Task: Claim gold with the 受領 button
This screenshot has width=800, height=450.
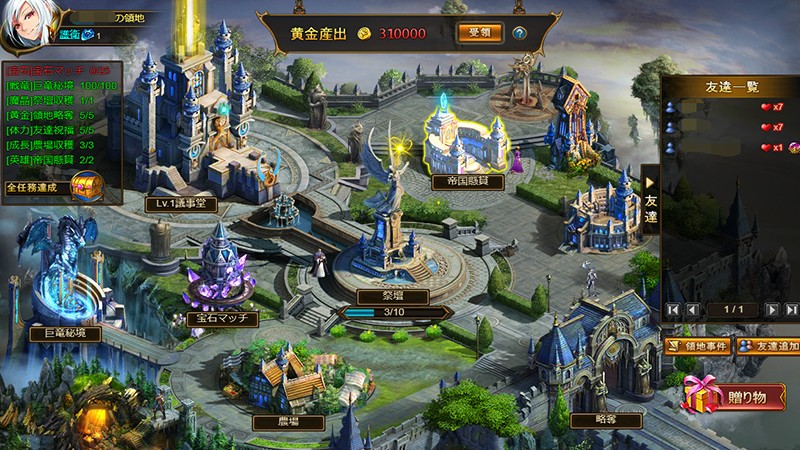Action: tap(480, 33)
